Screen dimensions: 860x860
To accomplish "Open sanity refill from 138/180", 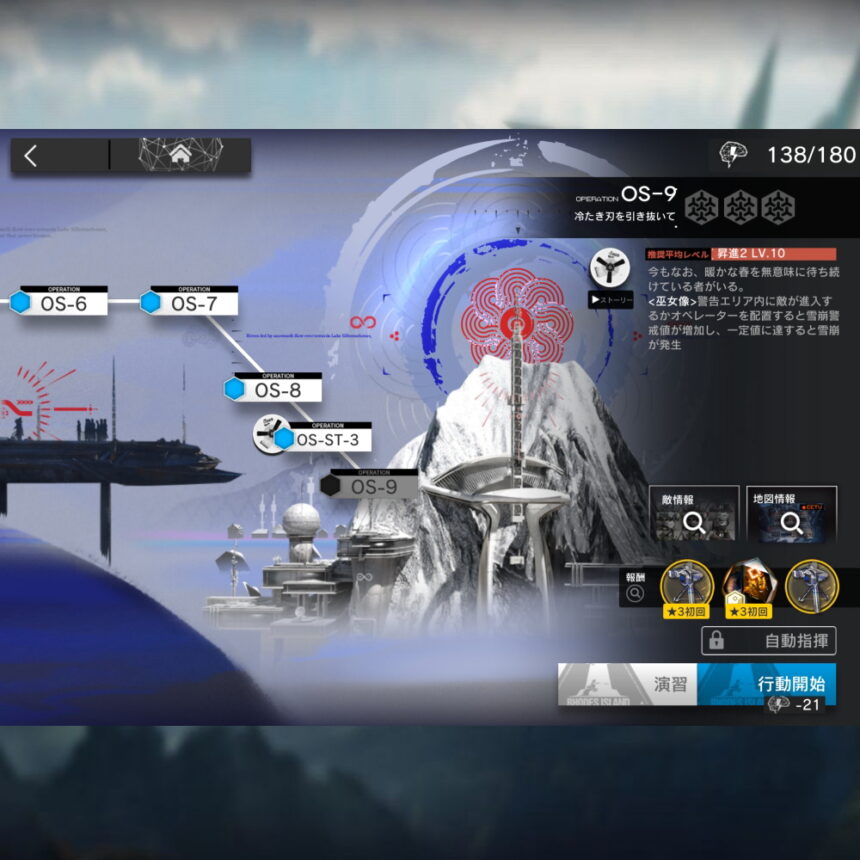I will 790,154.
